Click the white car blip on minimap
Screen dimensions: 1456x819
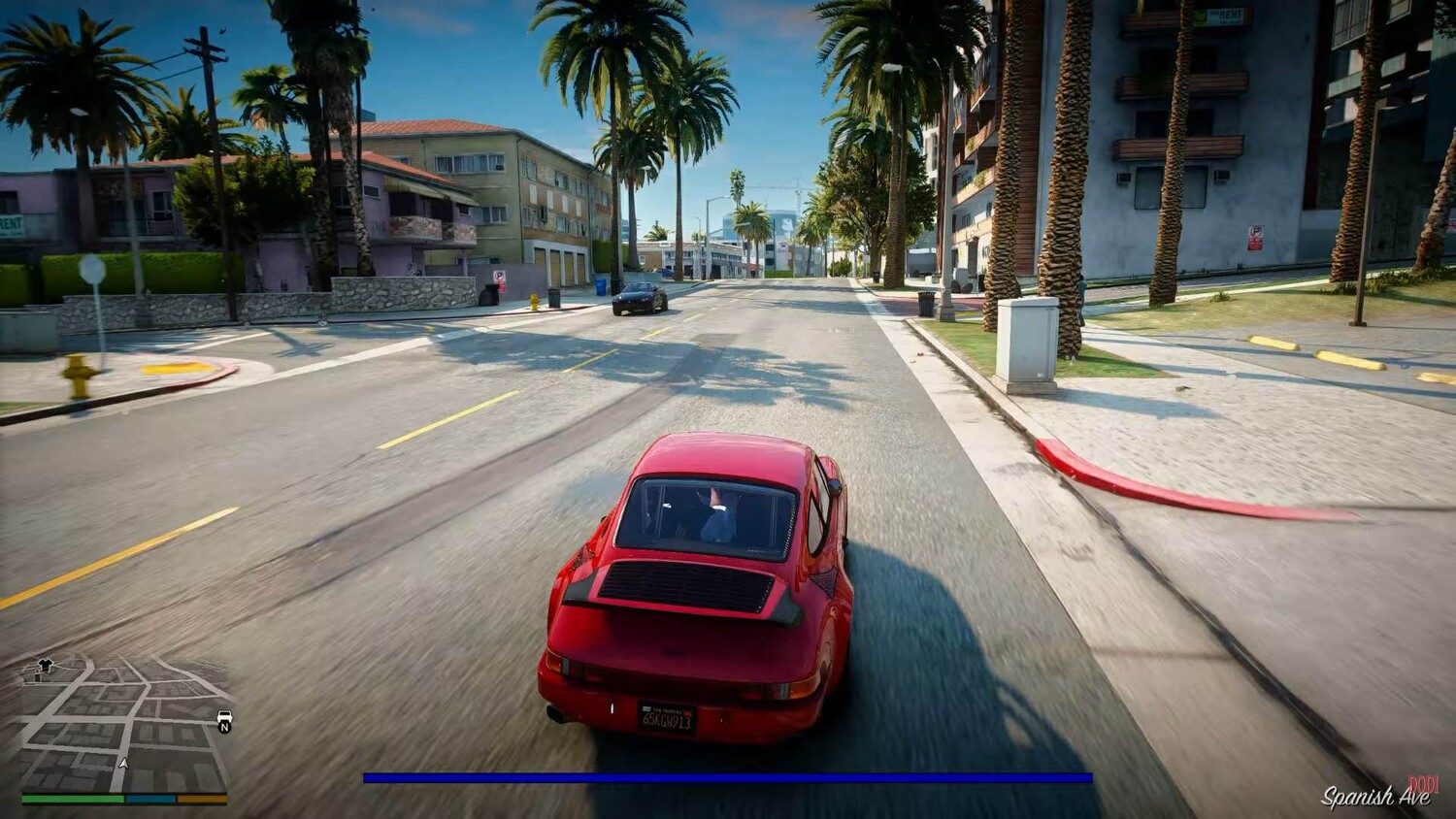(x=224, y=717)
